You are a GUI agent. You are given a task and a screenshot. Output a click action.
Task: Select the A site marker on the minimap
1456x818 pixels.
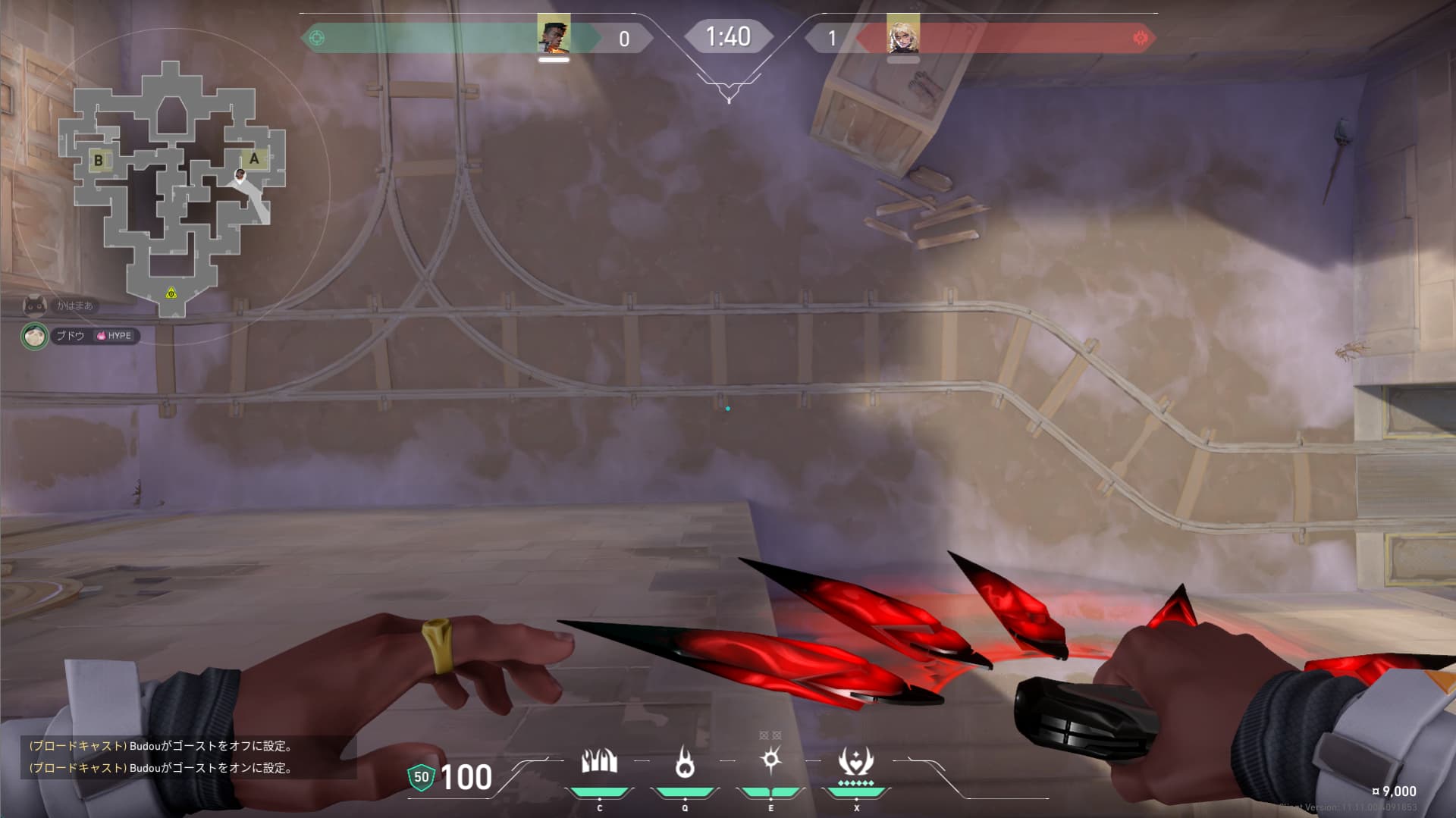pyautogui.click(x=254, y=159)
